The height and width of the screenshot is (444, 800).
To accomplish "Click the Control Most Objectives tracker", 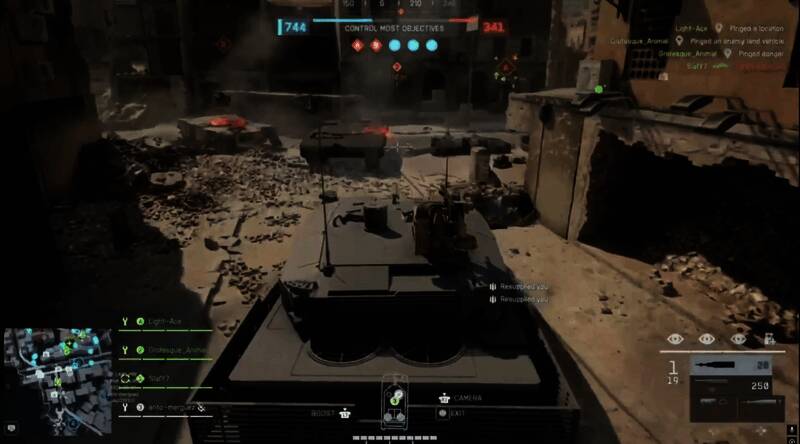I will [394, 28].
